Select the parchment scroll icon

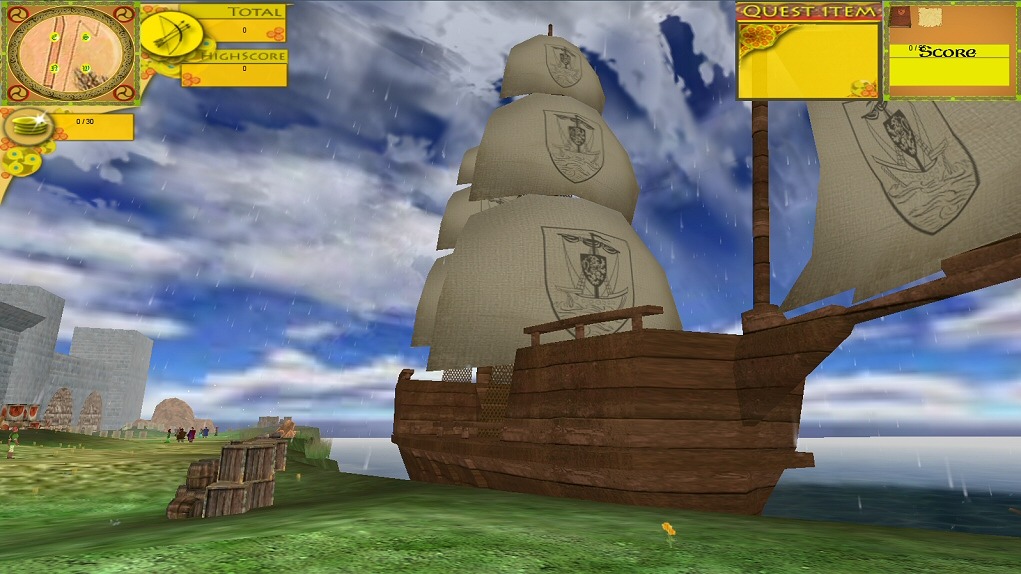click(931, 17)
